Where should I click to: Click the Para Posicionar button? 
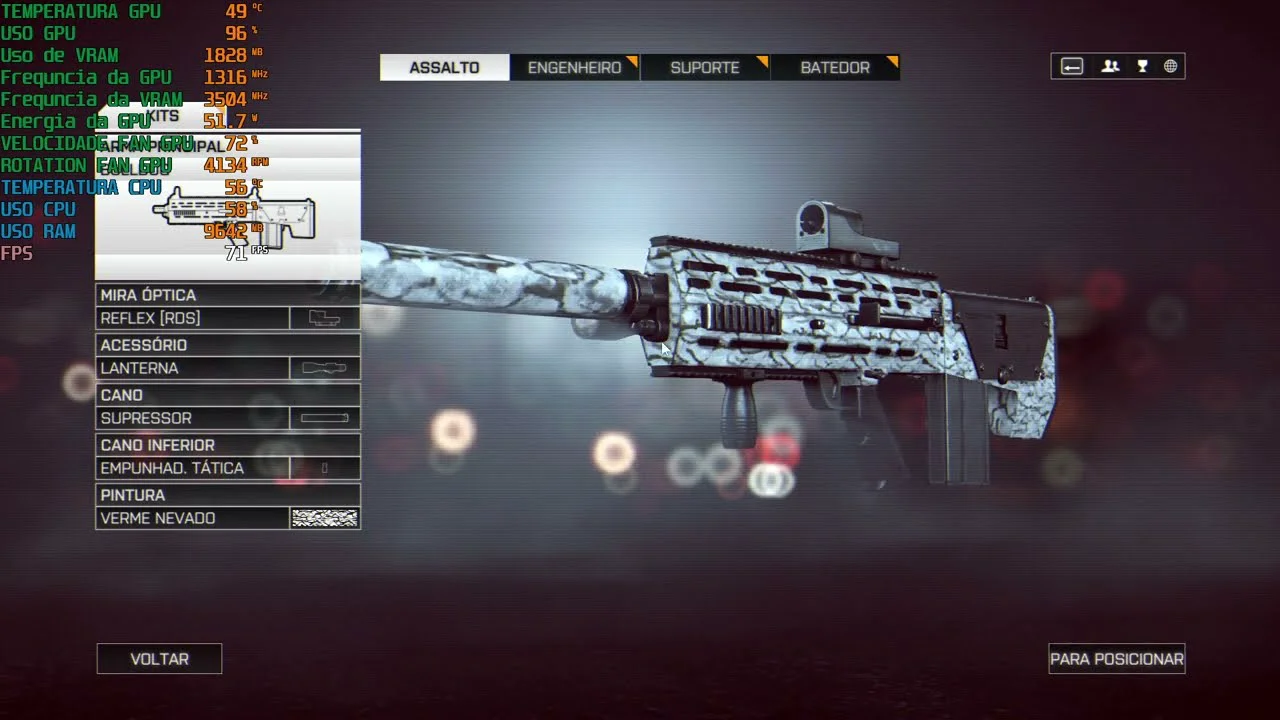point(1116,659)
